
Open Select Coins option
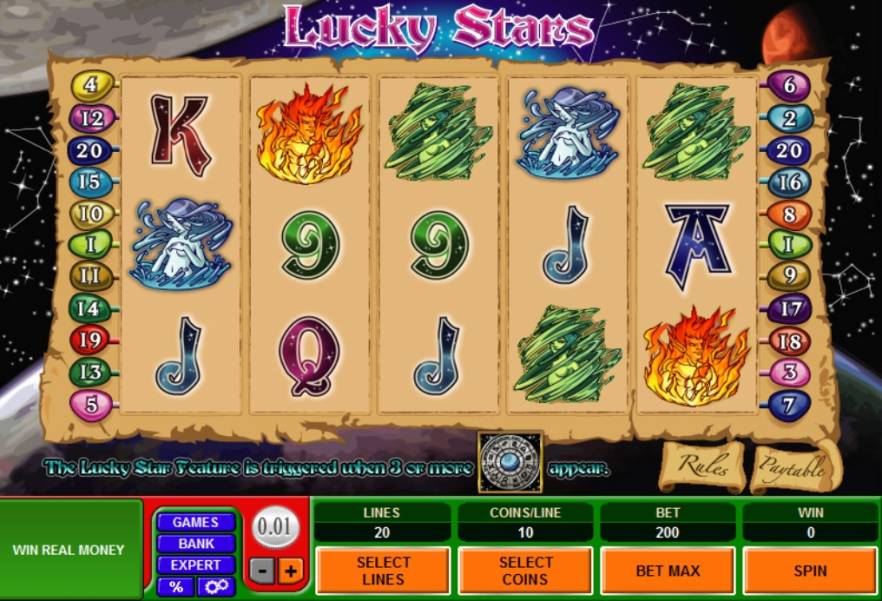[x=525, y=571]
